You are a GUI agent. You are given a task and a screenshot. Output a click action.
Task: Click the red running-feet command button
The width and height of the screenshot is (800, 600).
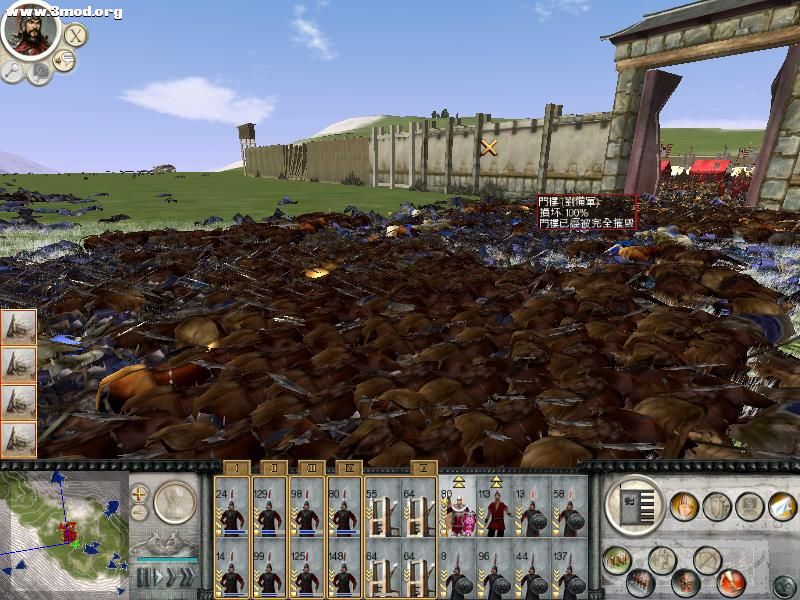[730, 580]
